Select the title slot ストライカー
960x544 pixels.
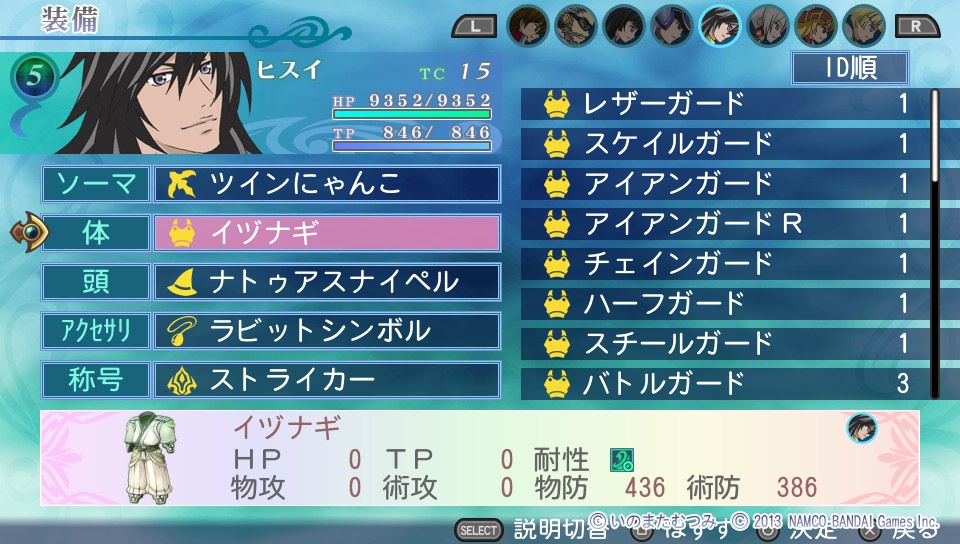tap(326, 380)
